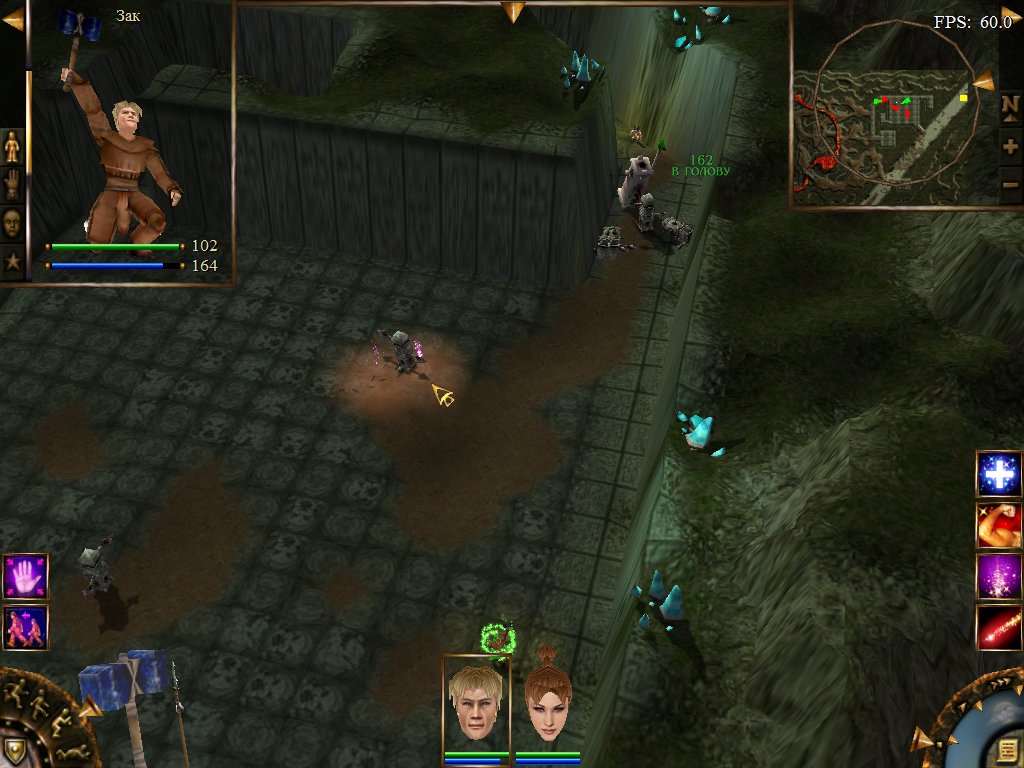Activate the flexing arm strength spell
Image resolution: width=1024 pixels, height=768 pixels.
999,525
